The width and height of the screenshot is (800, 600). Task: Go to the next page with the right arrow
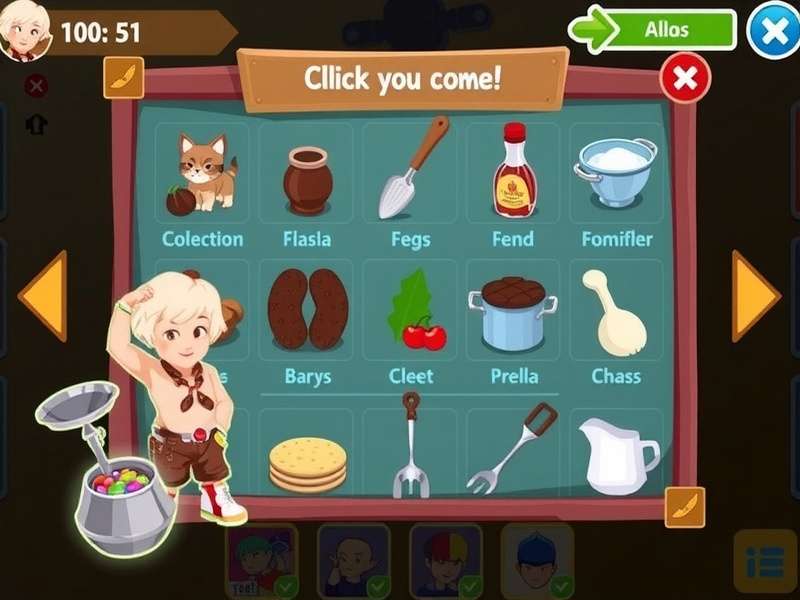pyautogui.click(x=755, y=296)
